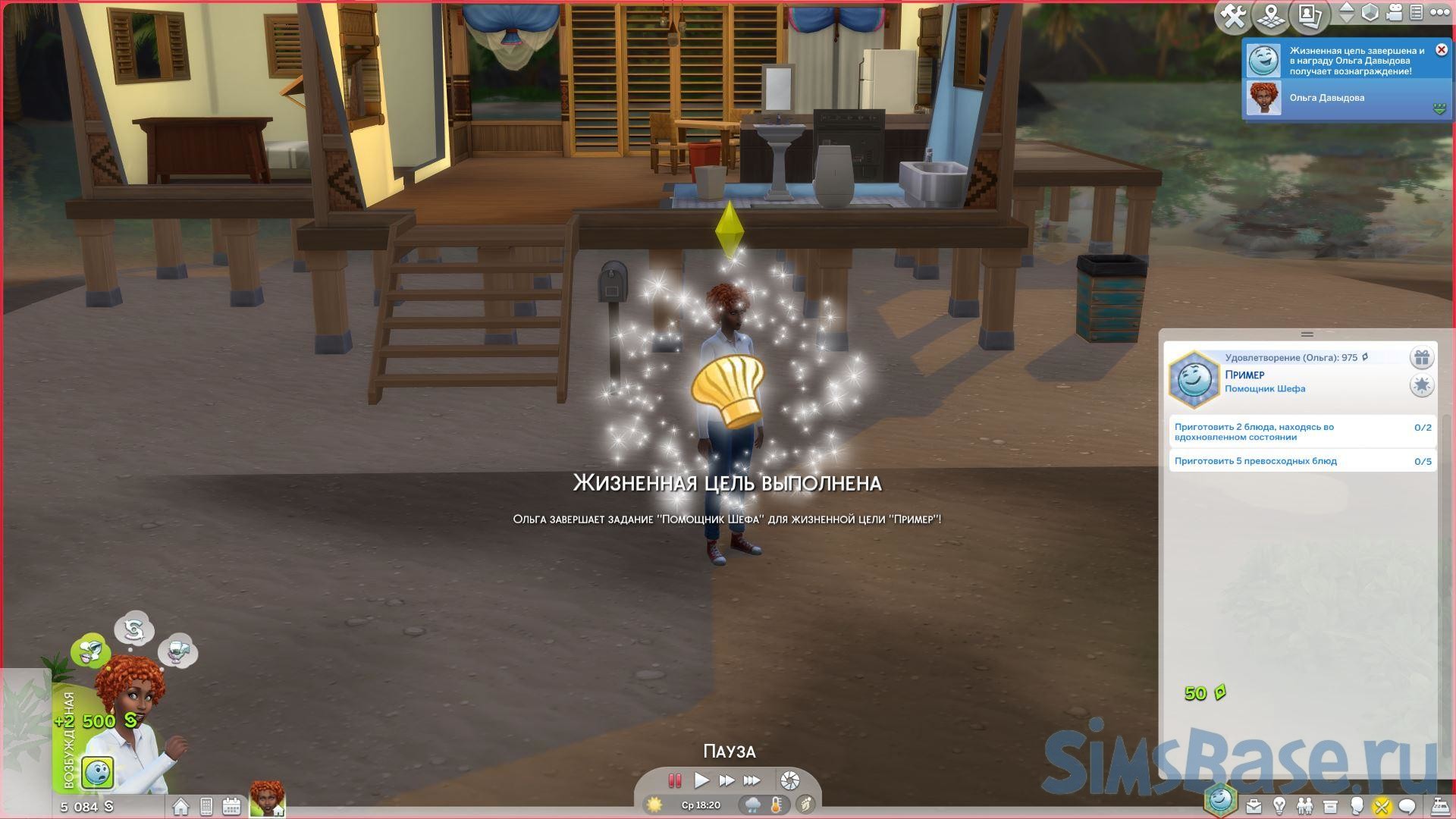Resume play at normal speed
This screenshot has height=819, width=1456.
click(701, 780)
